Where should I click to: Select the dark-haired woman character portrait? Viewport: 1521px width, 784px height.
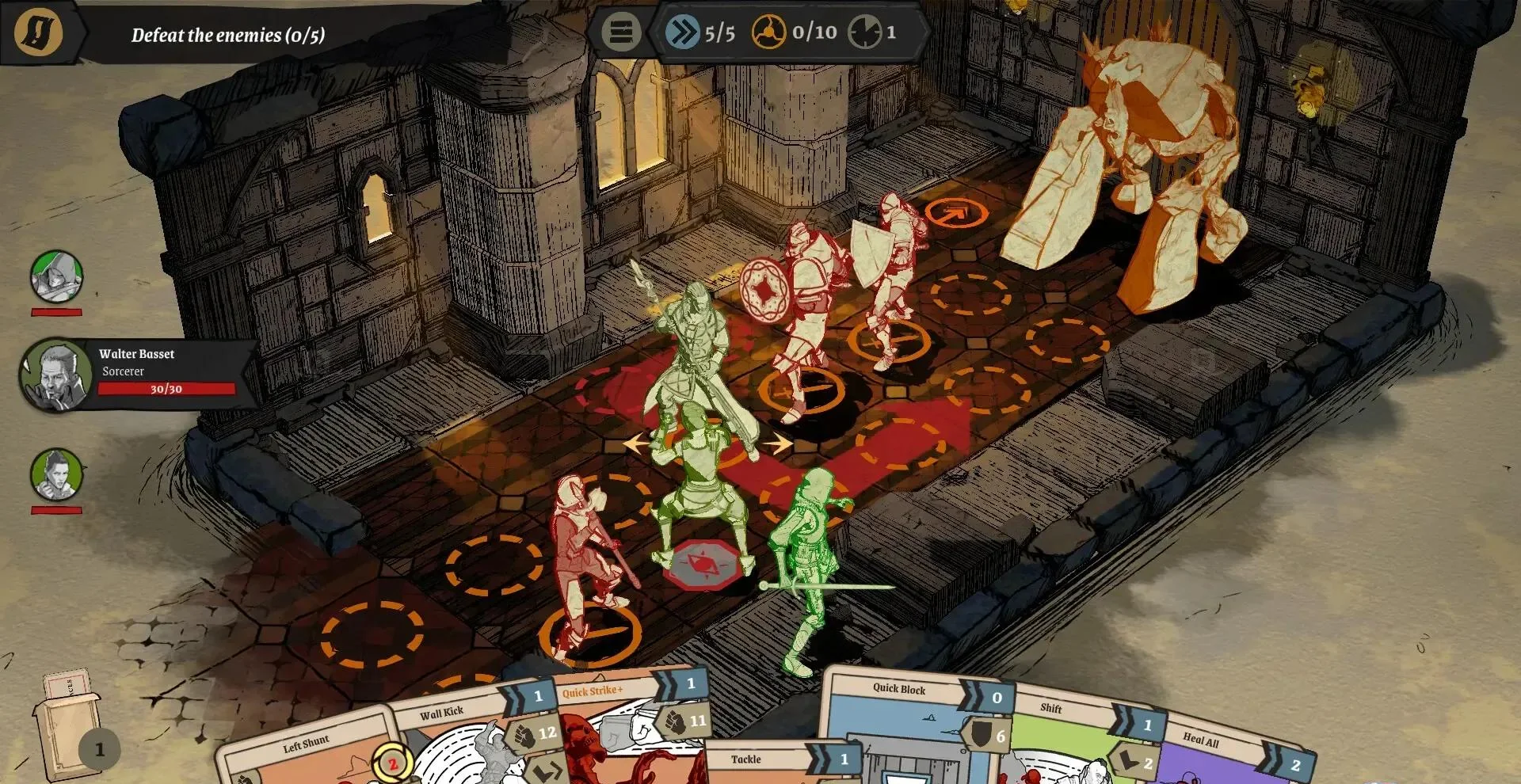[x=56, y=474]
